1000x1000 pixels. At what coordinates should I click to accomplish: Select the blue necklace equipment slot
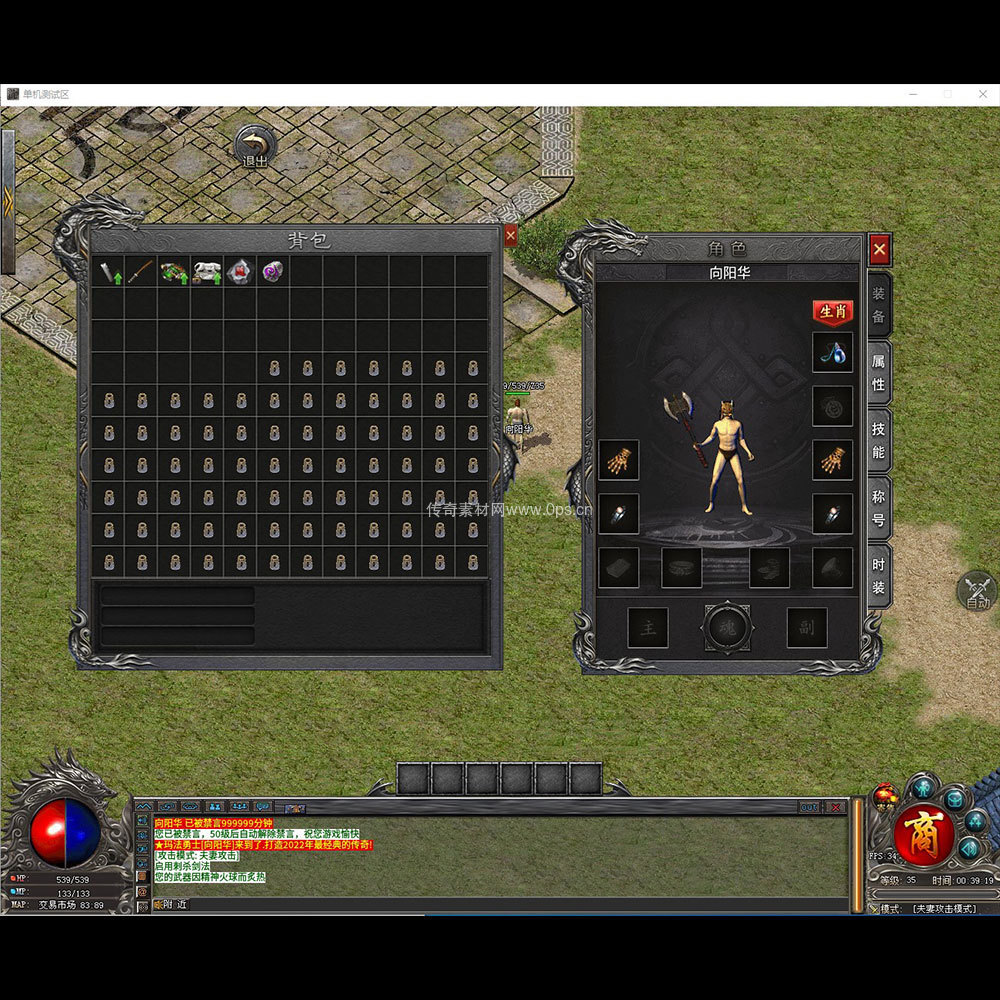pyautogui.click(x=832, y=353)
